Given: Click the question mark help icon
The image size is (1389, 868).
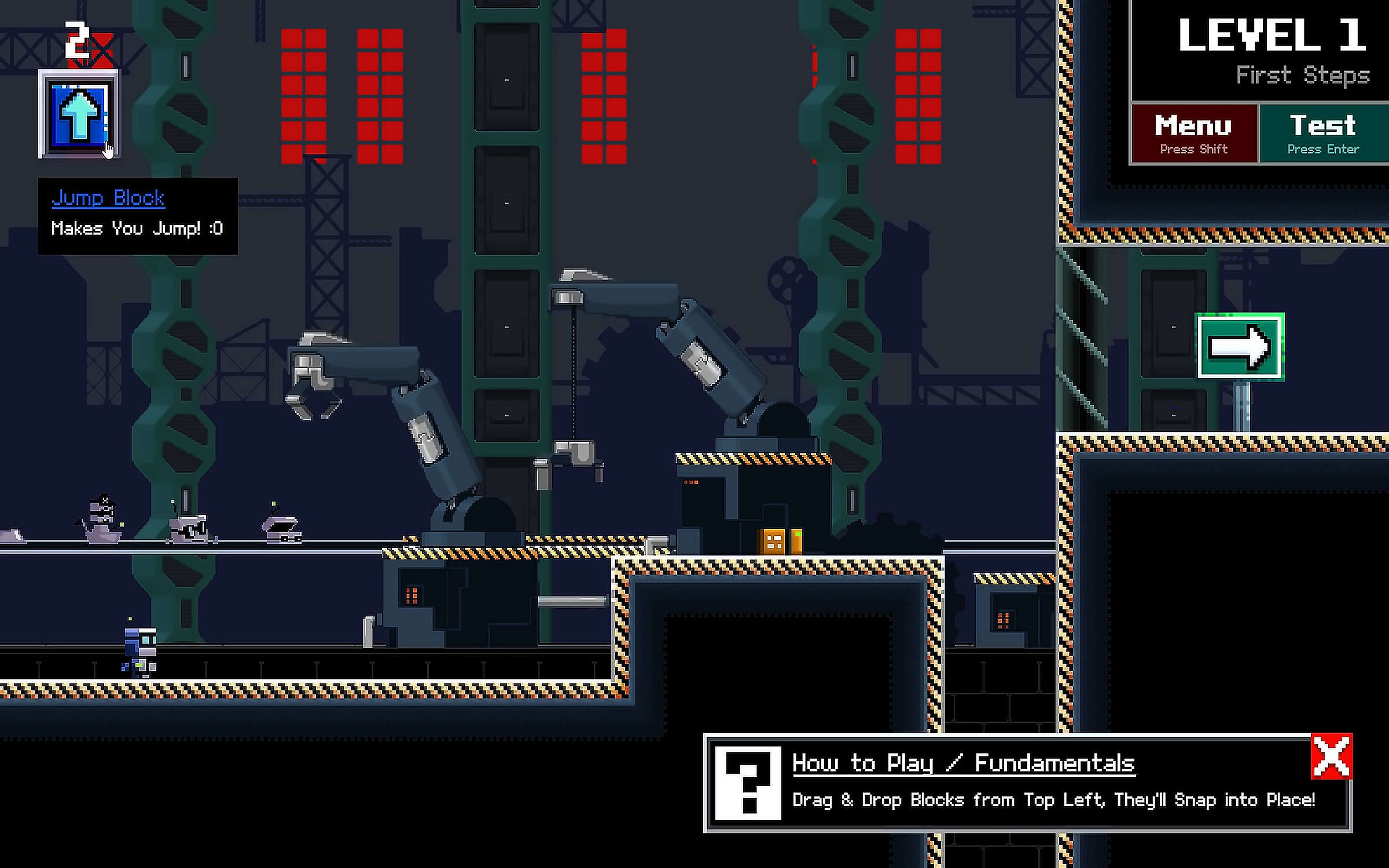Looking at the screenshot, I should [x=748, y=783].
